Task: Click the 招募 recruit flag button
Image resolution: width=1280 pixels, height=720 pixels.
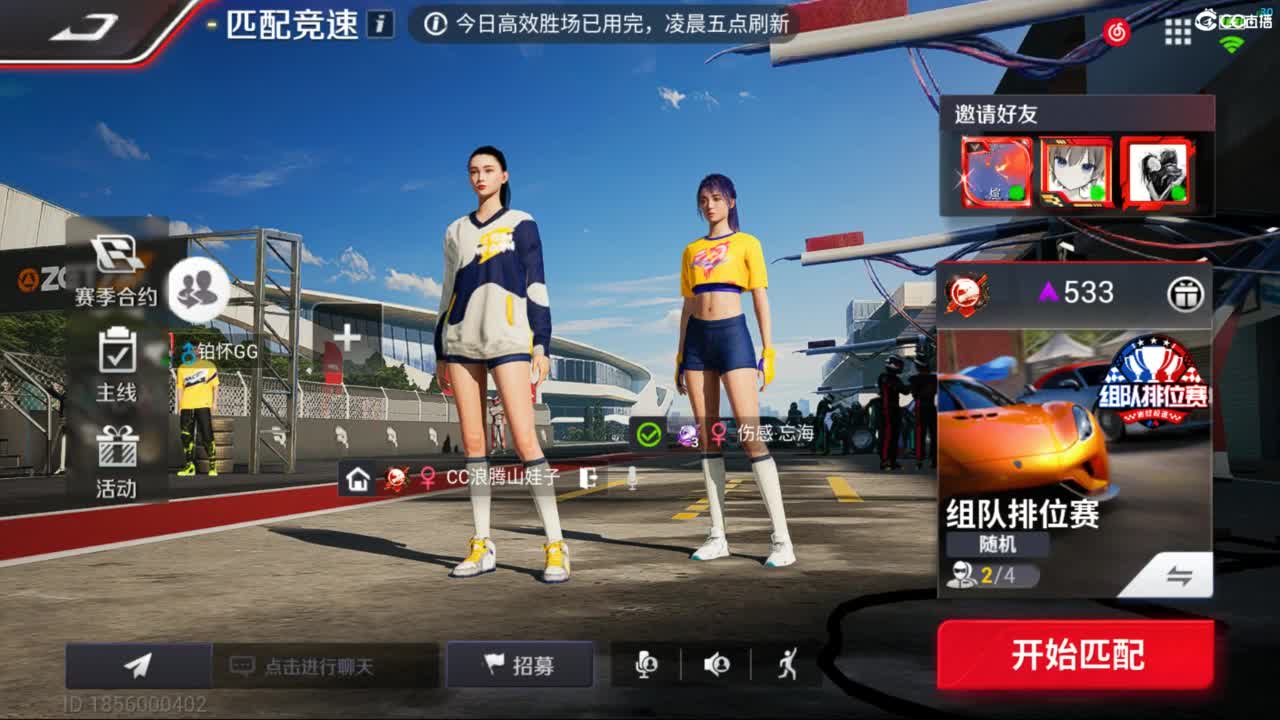Action: (520, 665)
